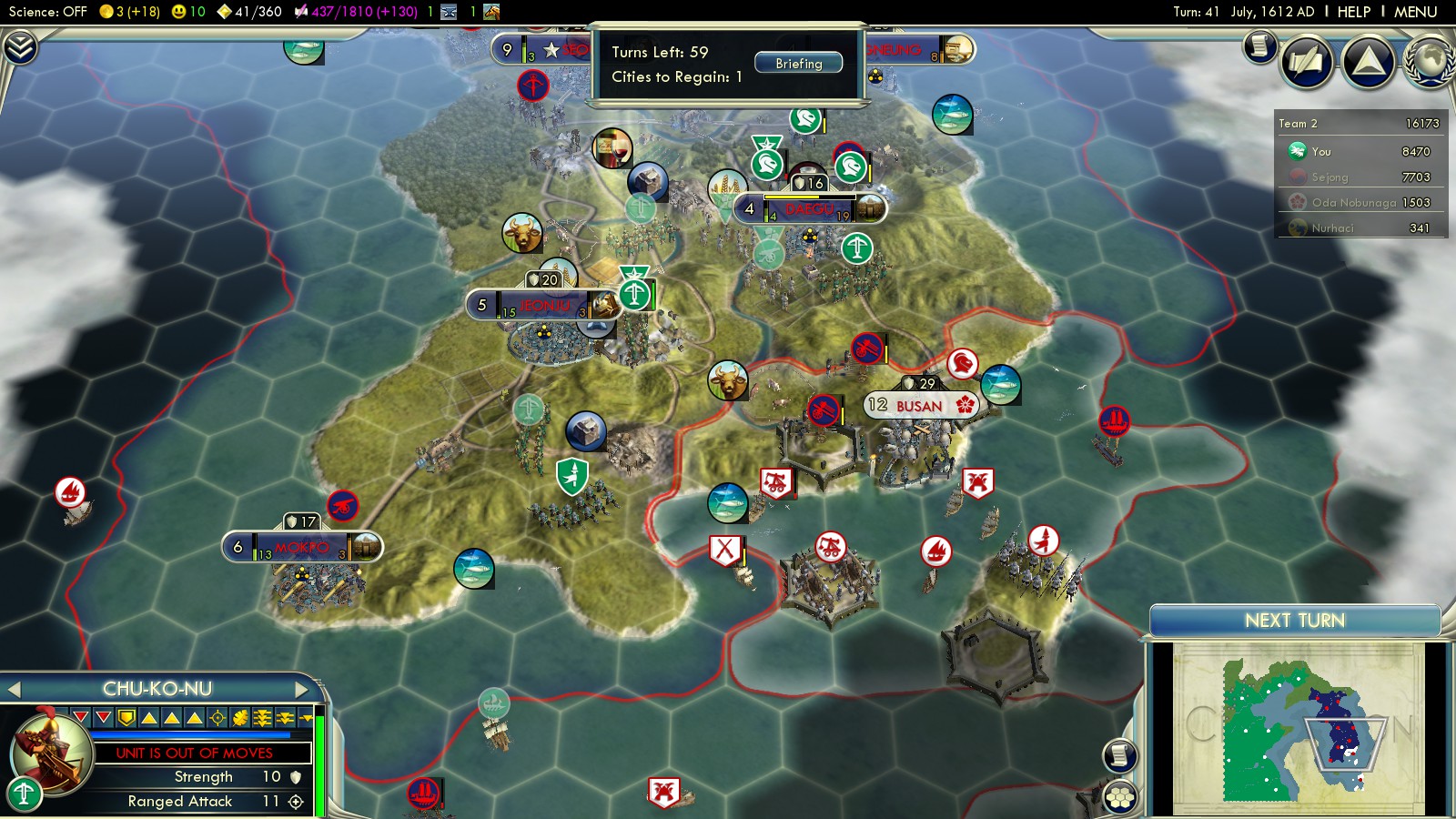The image size is (1456, 819).
Task: Open the game MENU
Action: [1415, 12]
